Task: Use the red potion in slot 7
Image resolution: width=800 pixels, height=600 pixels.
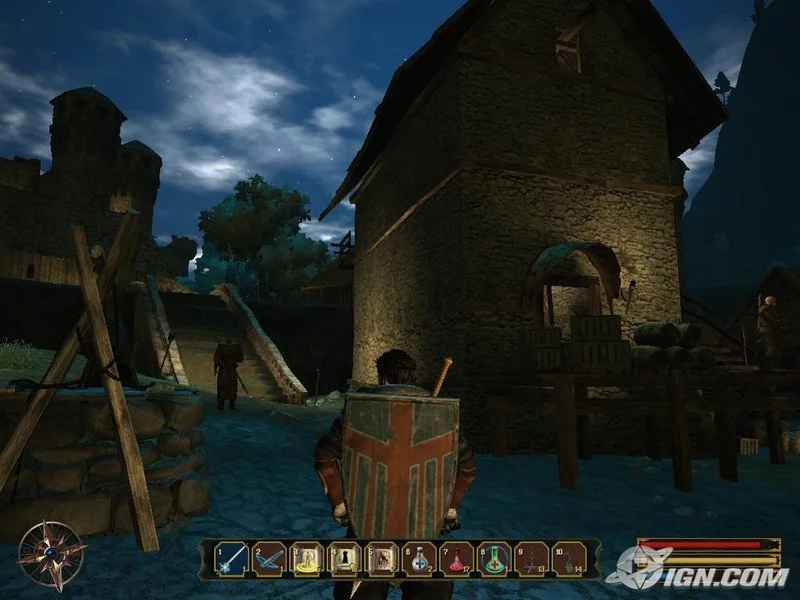Action: point(456,558)
